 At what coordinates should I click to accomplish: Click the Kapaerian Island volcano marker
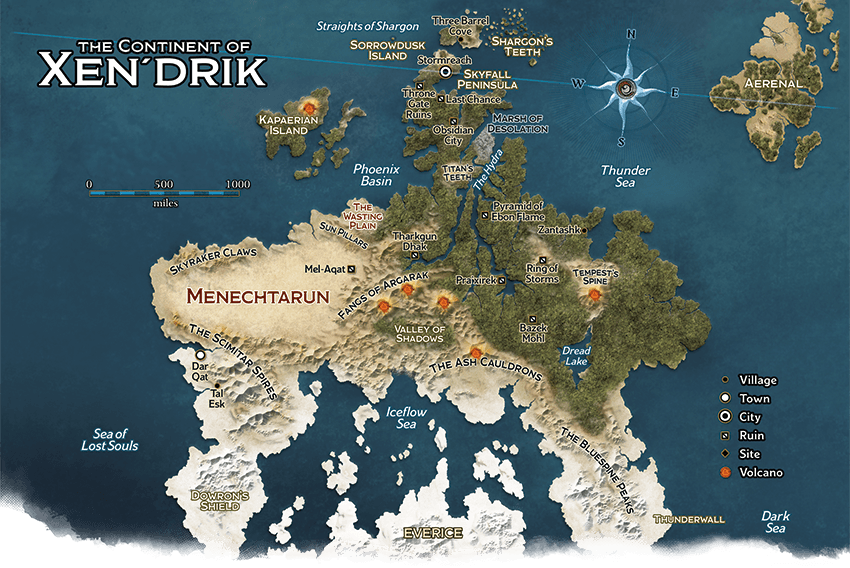tap(310, 105)
